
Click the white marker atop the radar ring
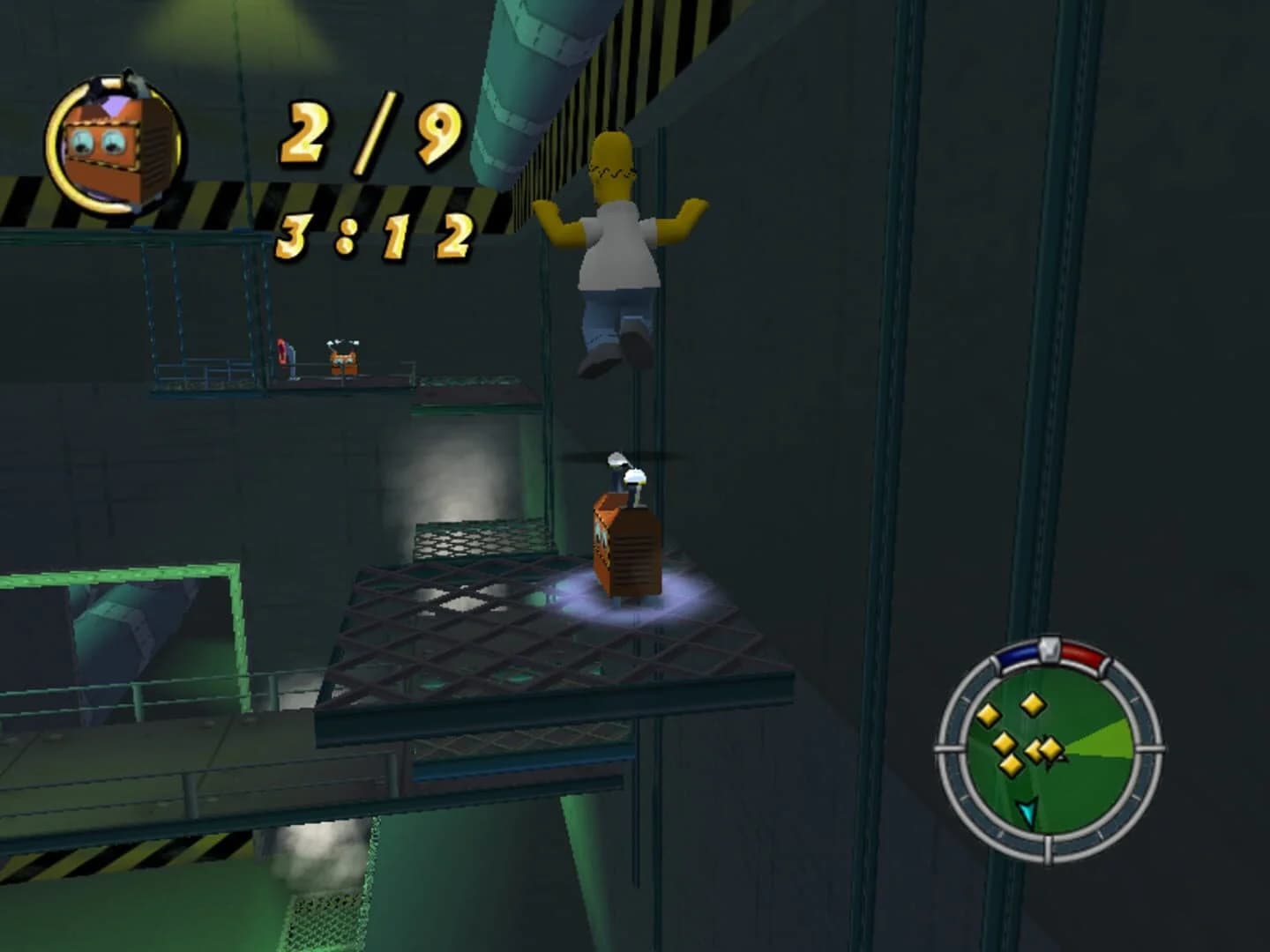point(1050,649)
